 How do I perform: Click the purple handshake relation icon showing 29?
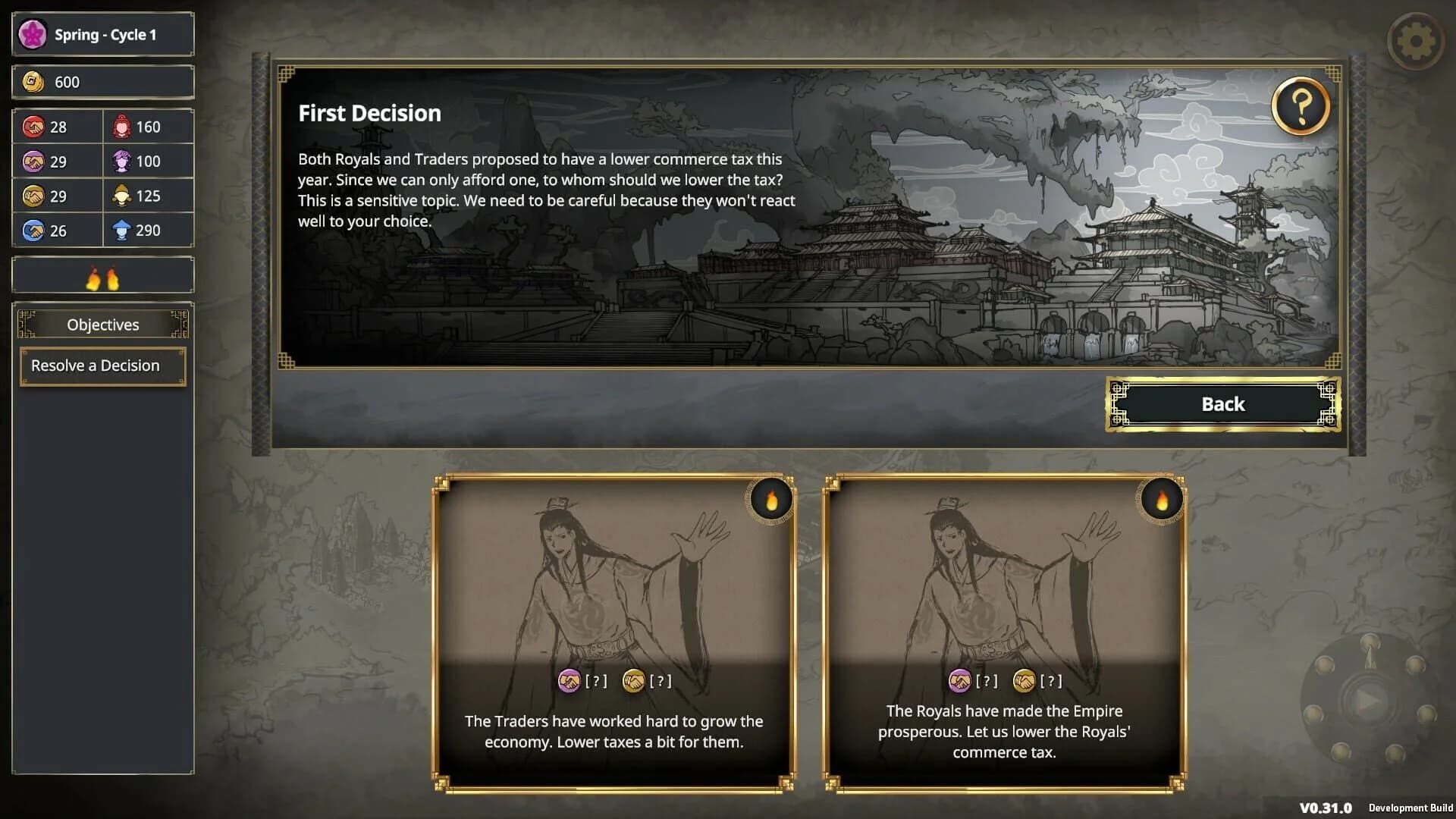35,161
